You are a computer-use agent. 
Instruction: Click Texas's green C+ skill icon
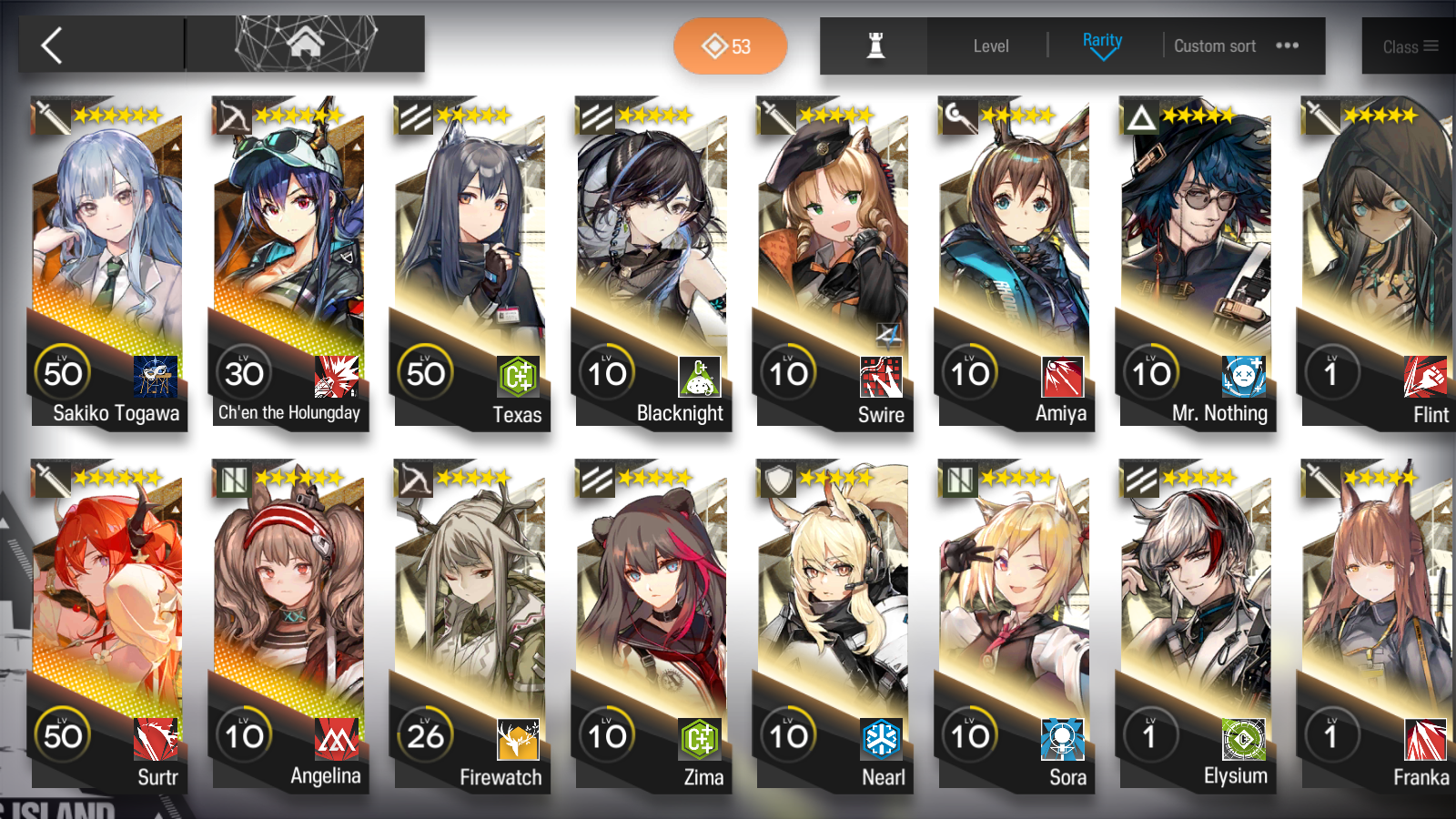(x=518, y=376)
